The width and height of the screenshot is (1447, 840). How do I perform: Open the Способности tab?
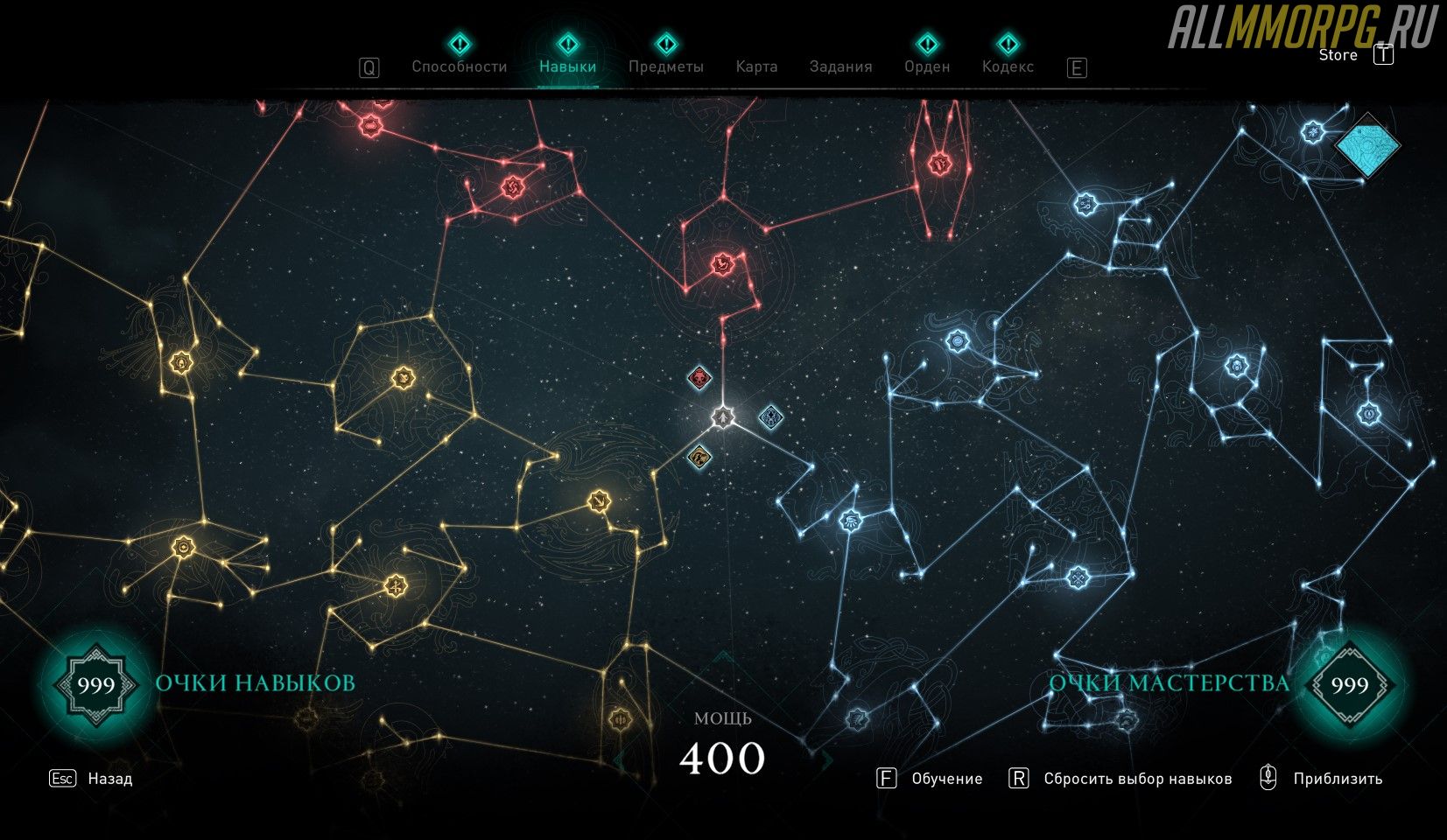click(x=459, y=66)
